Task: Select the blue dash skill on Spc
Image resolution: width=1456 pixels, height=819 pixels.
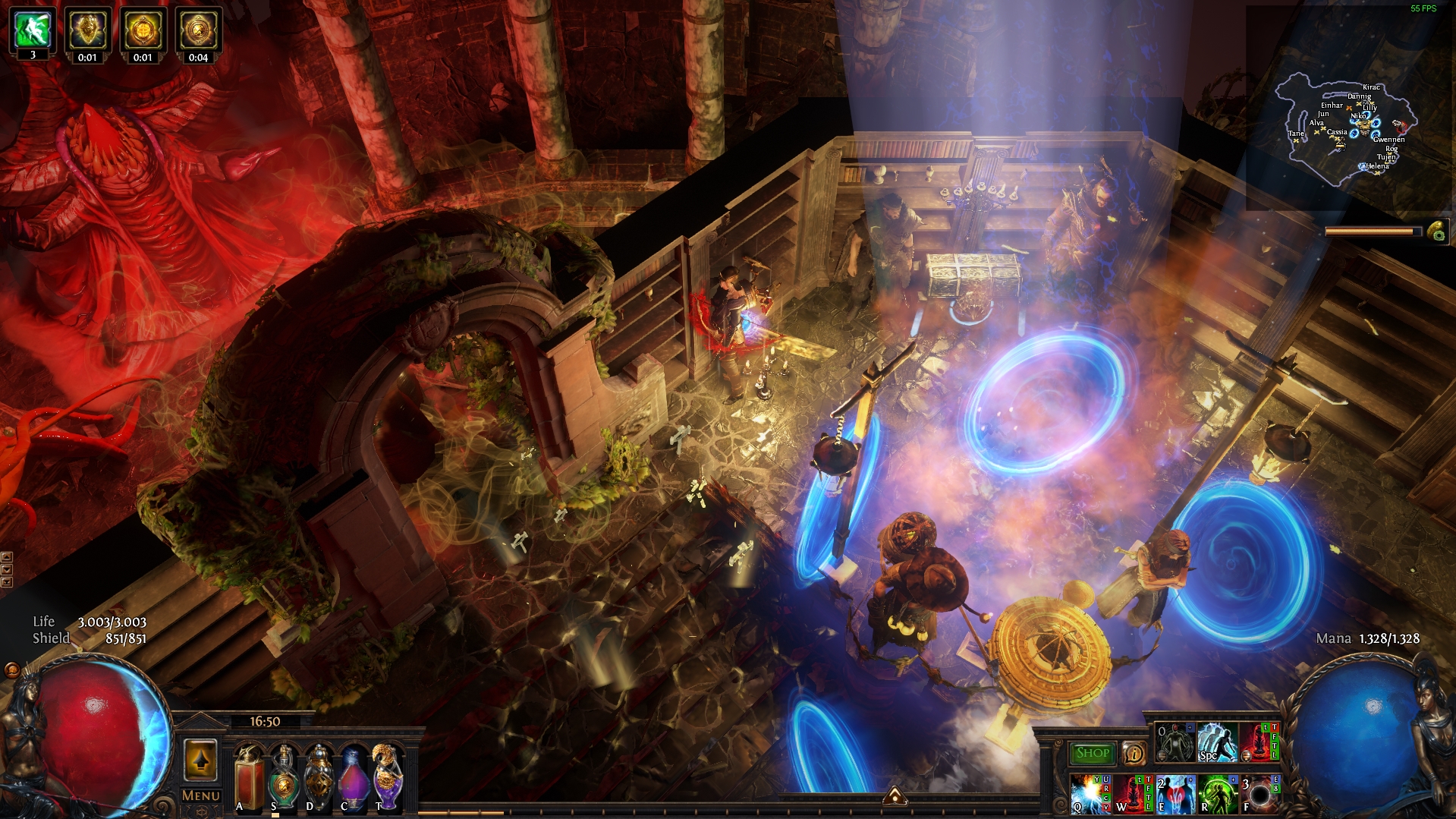Action: (x=1217, y=742)
